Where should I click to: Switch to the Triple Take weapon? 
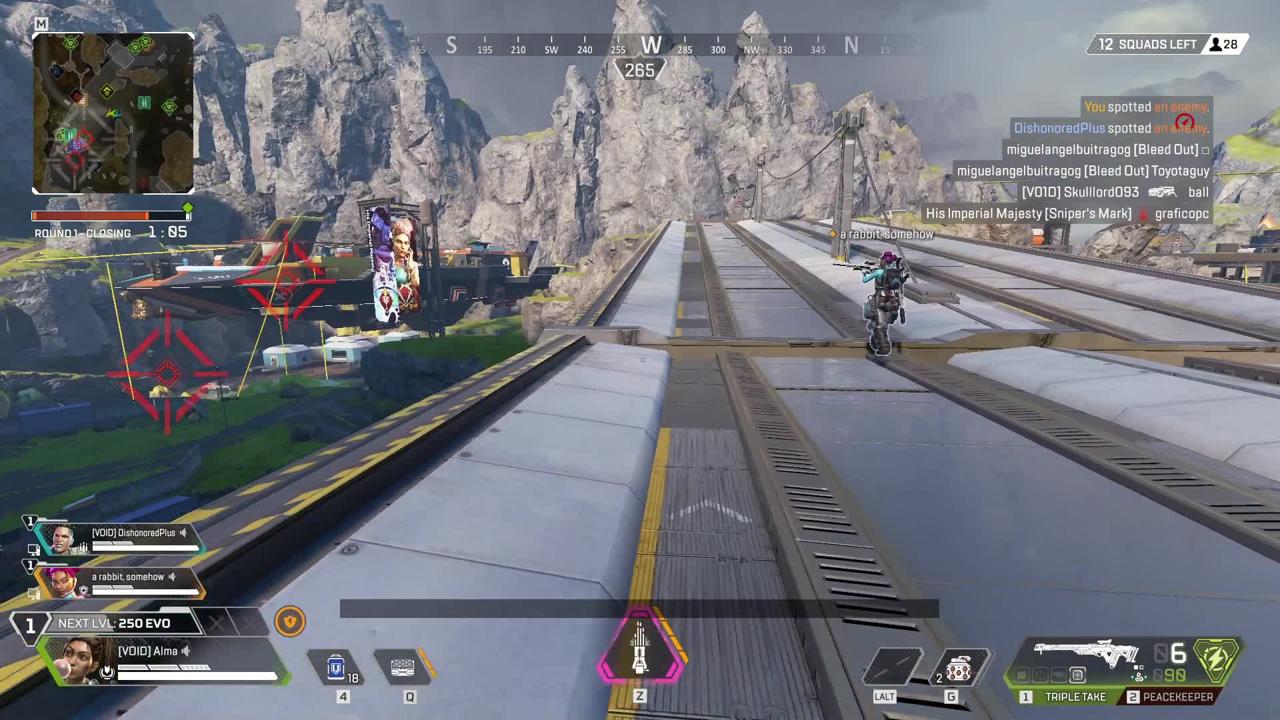1065,697
